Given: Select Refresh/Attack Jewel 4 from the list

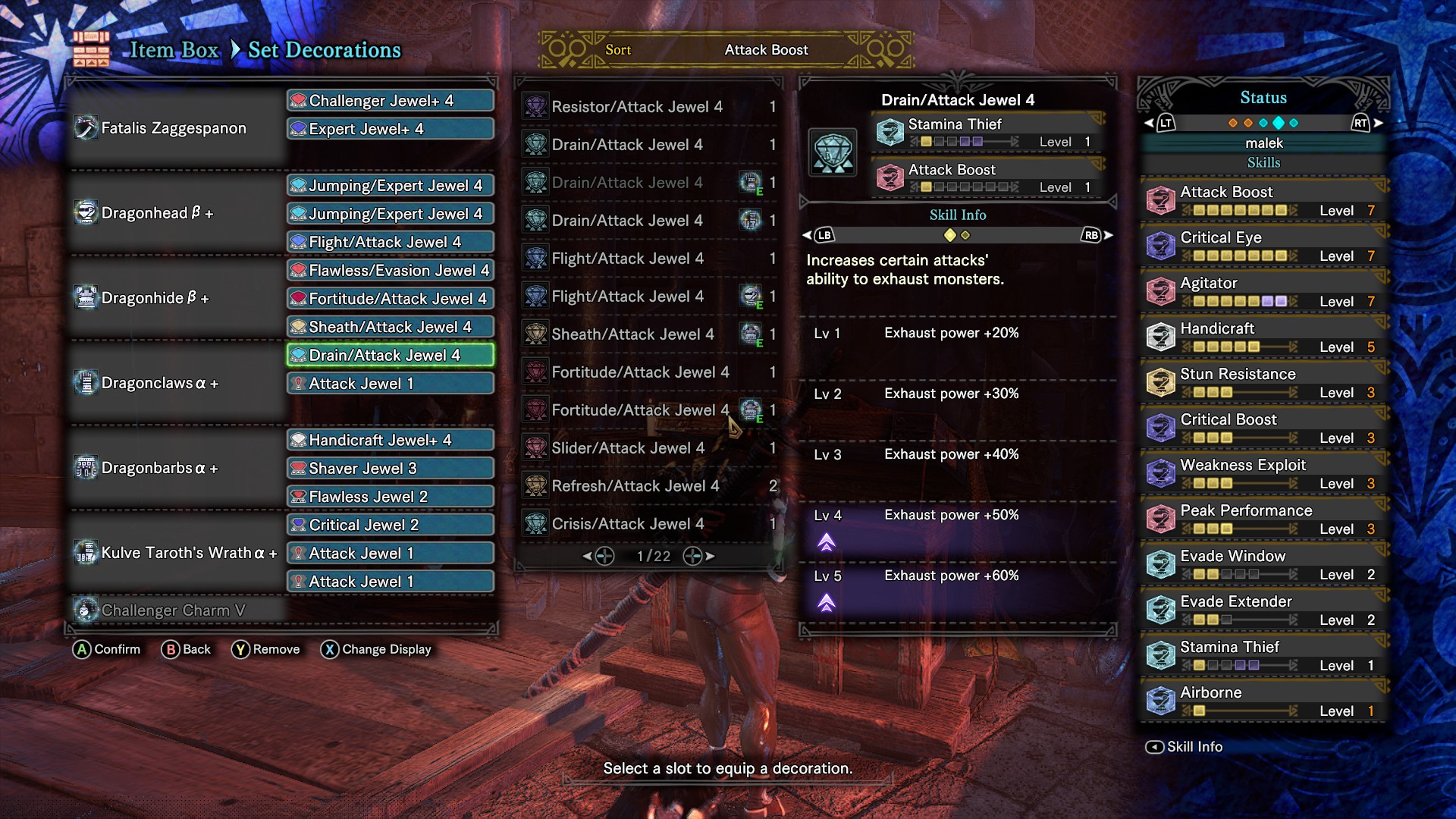Looking at the screenshot, I should 636,485.
